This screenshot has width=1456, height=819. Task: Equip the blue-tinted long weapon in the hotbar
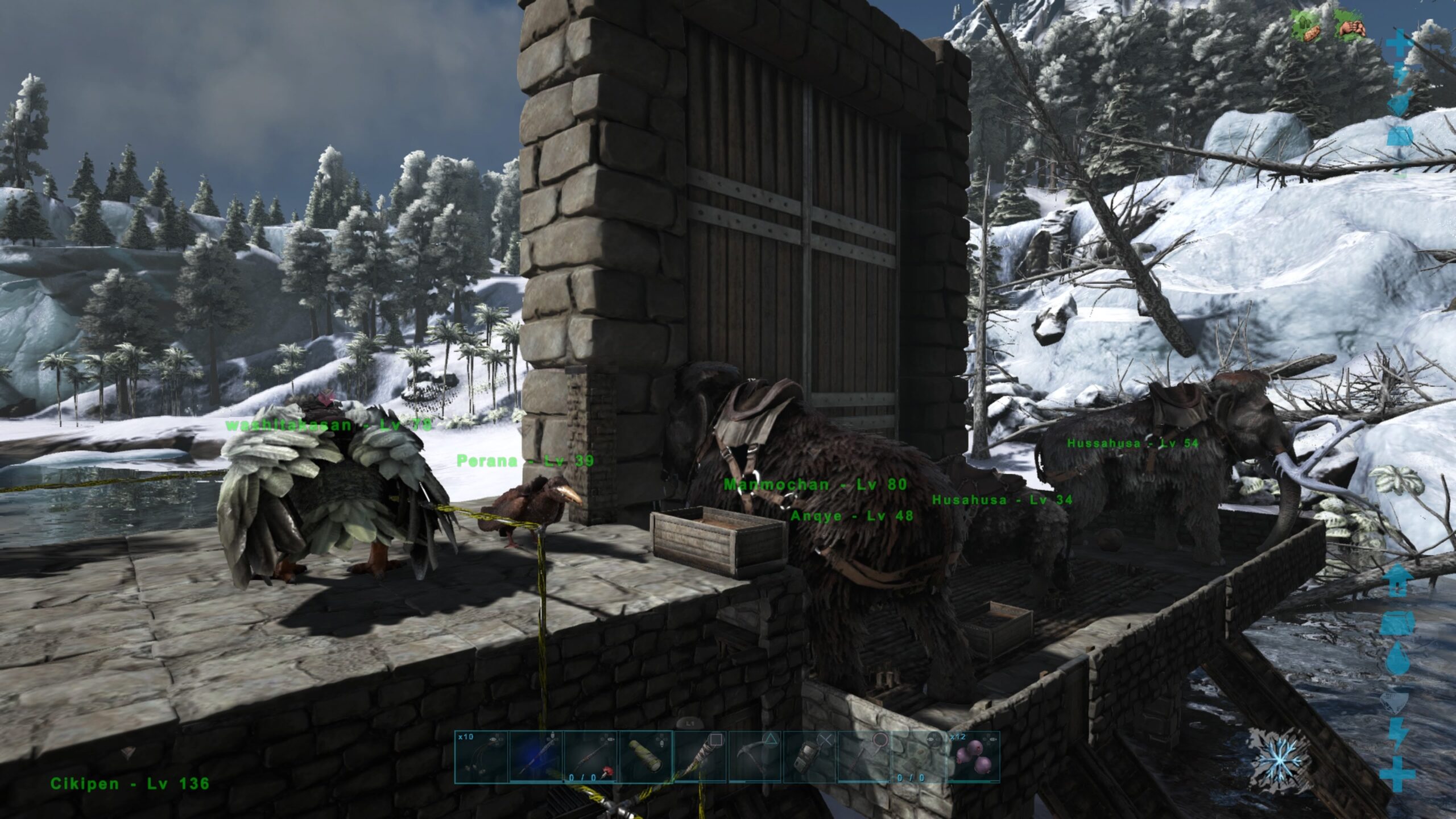click(536, 757)
